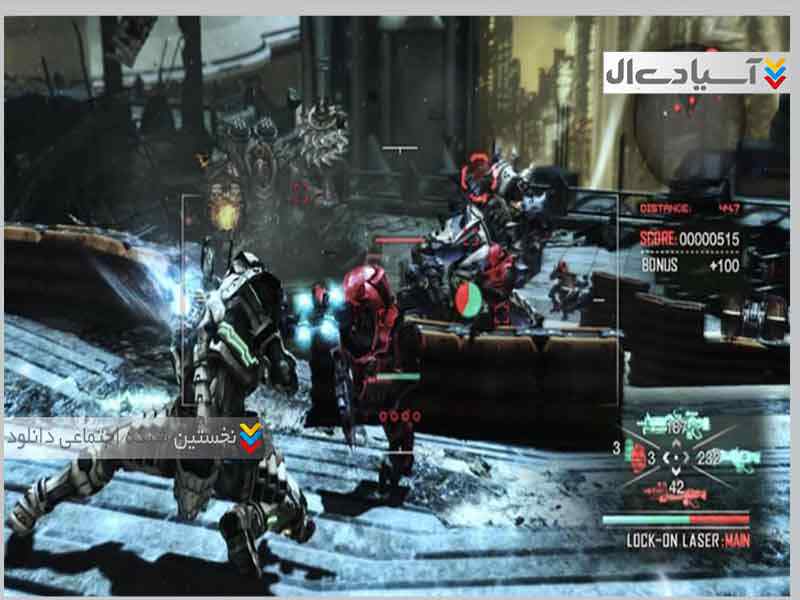Viewport: 800px width, 600px height.
Task: Open the site logo watermark
Action: coord(696,73)
